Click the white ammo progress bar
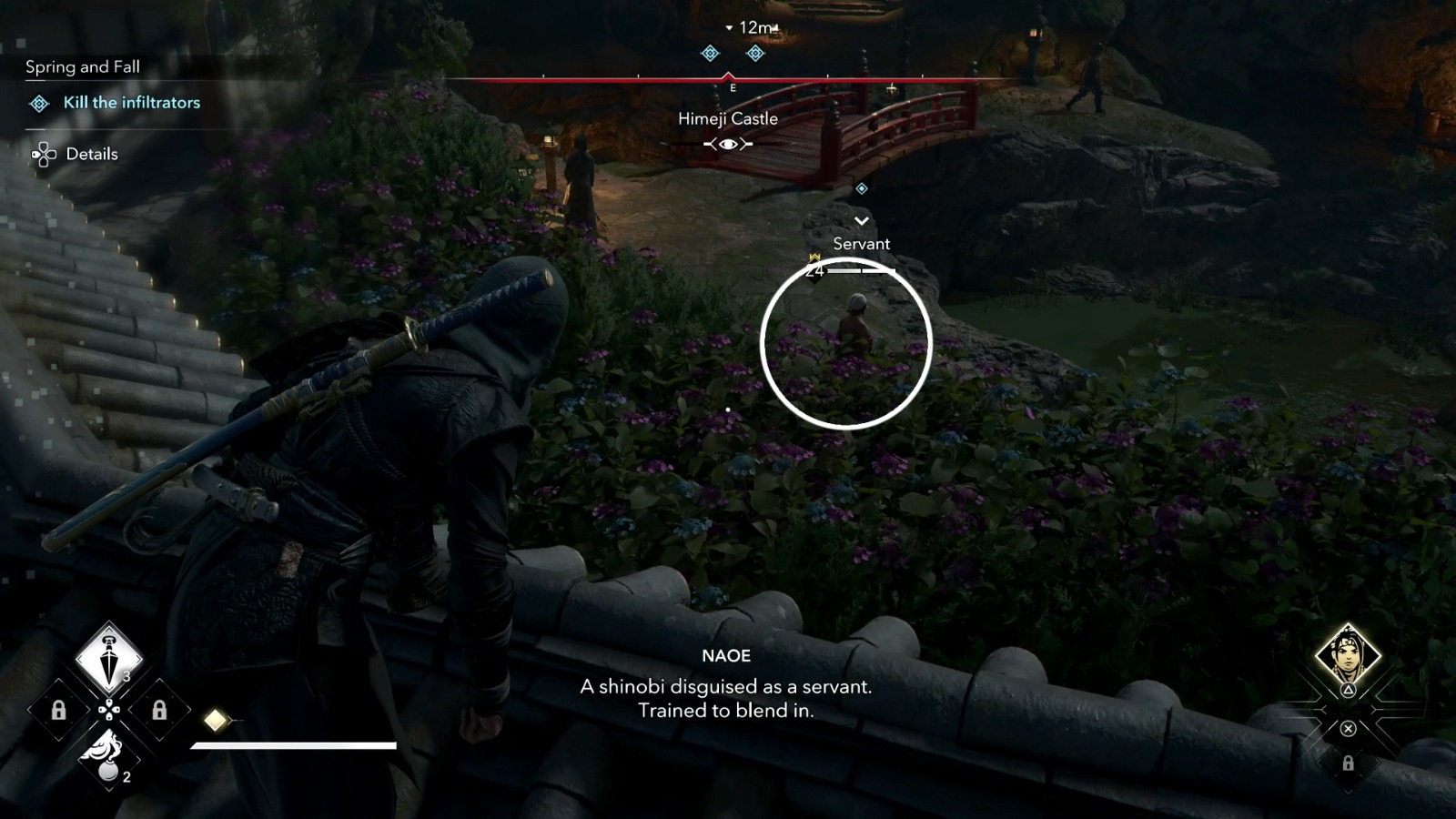Screen dimensions: 1456x819 click(x=291, y=746)
